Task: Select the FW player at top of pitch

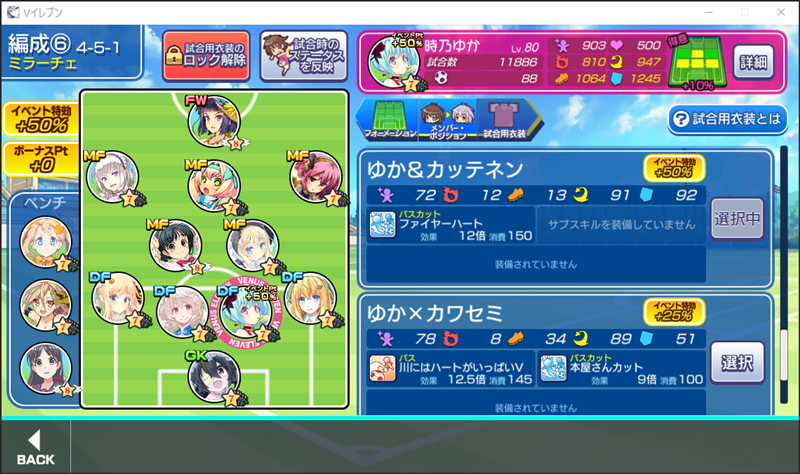Action: coord(213,121)
